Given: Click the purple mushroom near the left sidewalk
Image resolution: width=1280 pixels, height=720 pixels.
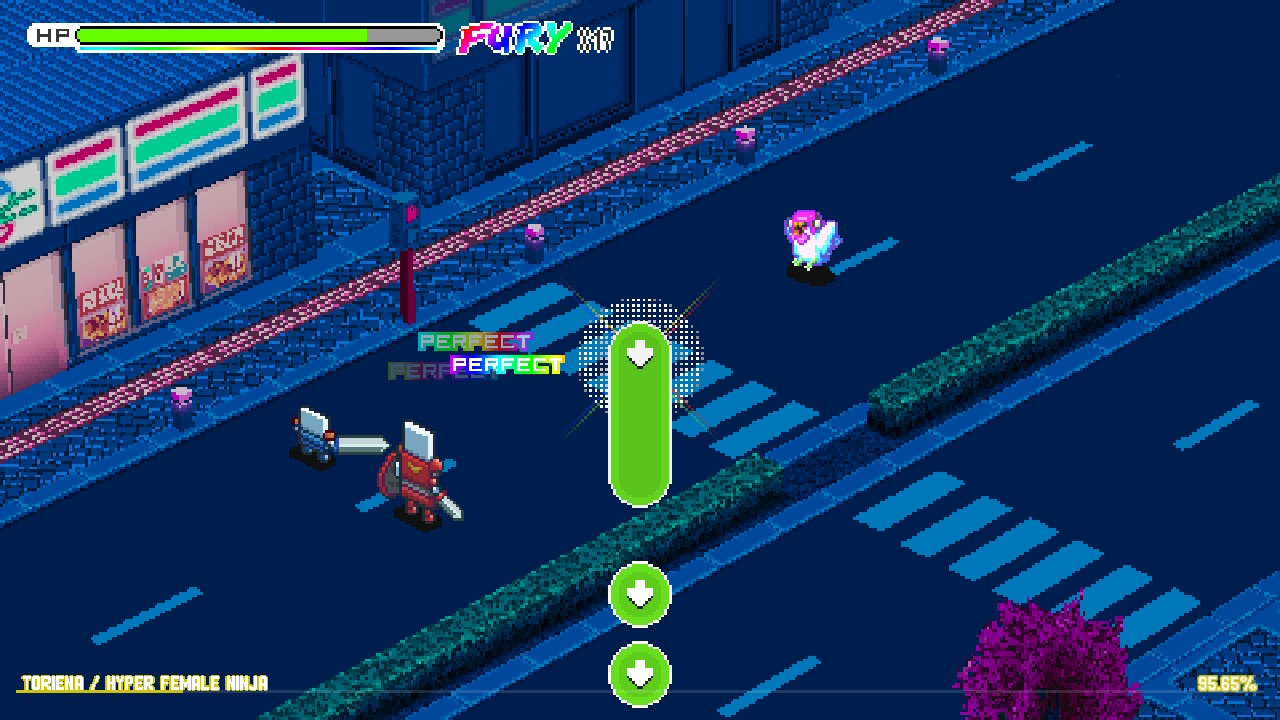Looking at the screenshot, I should tap(182, 398).
